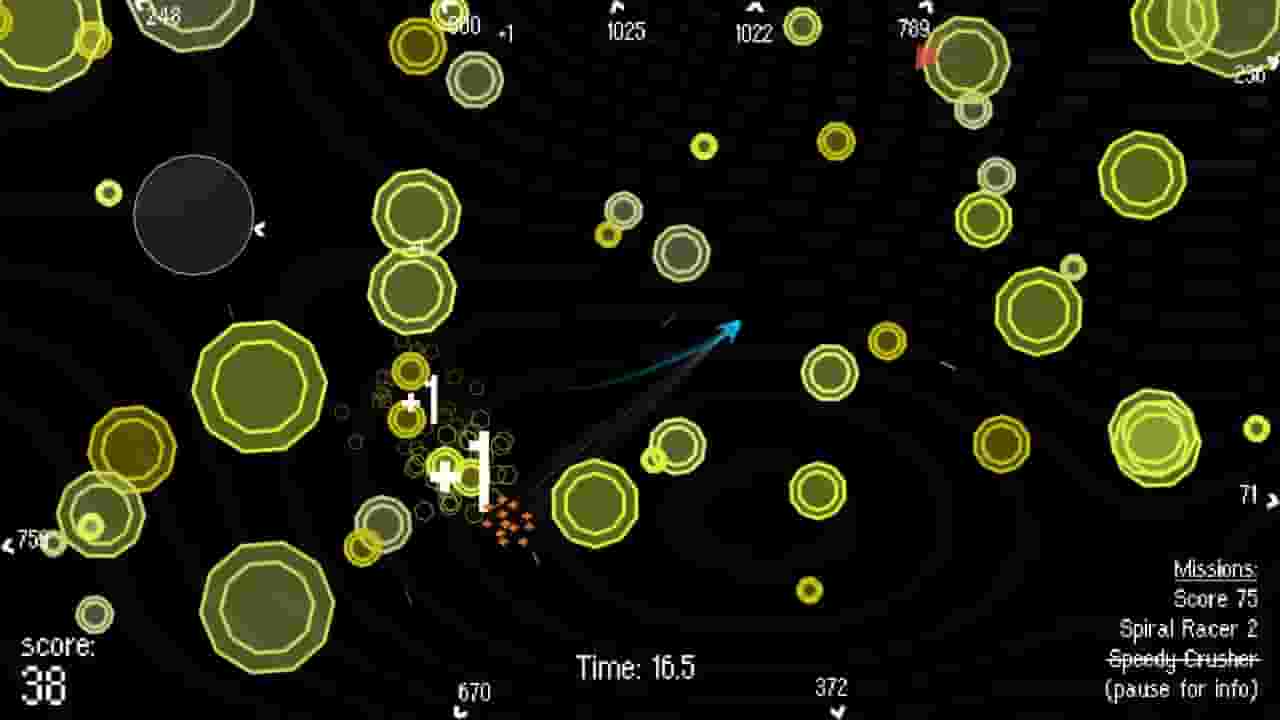Viewport: 1280px width, 720px height.
Task: Select the large dark gray circle
Action: [x=193, y=215]
